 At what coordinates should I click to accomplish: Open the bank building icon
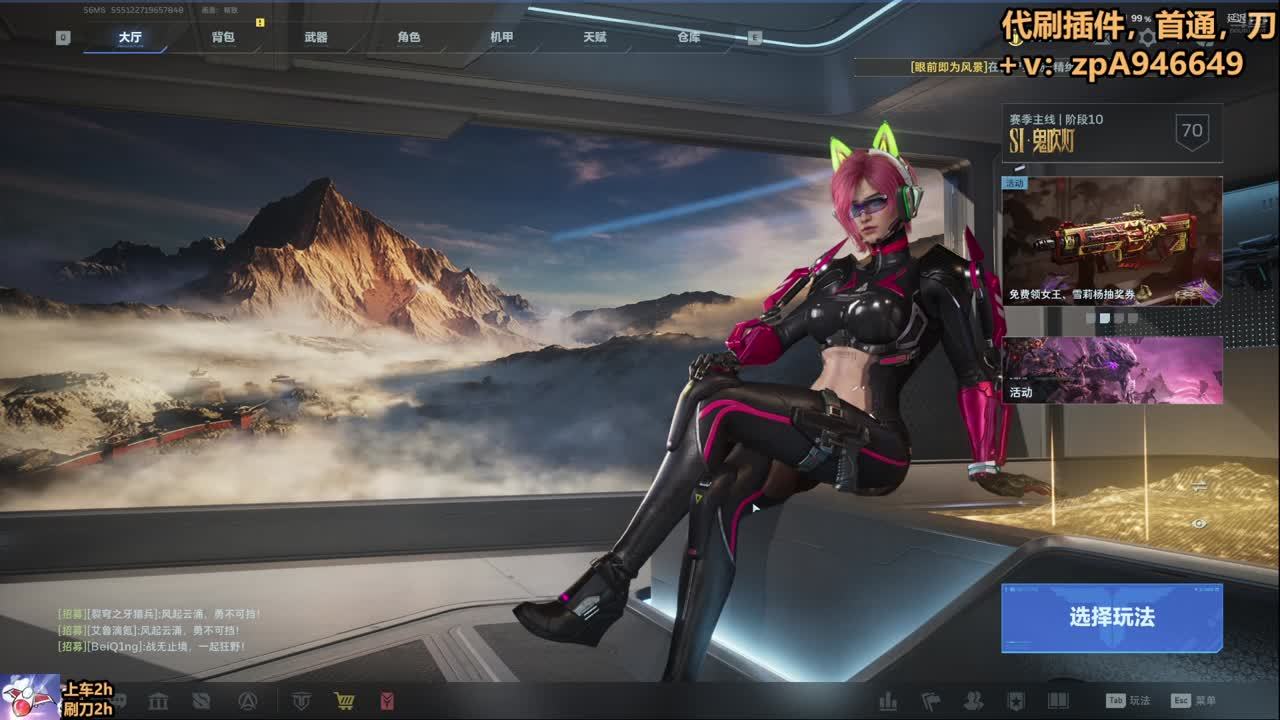click(158, 701)
